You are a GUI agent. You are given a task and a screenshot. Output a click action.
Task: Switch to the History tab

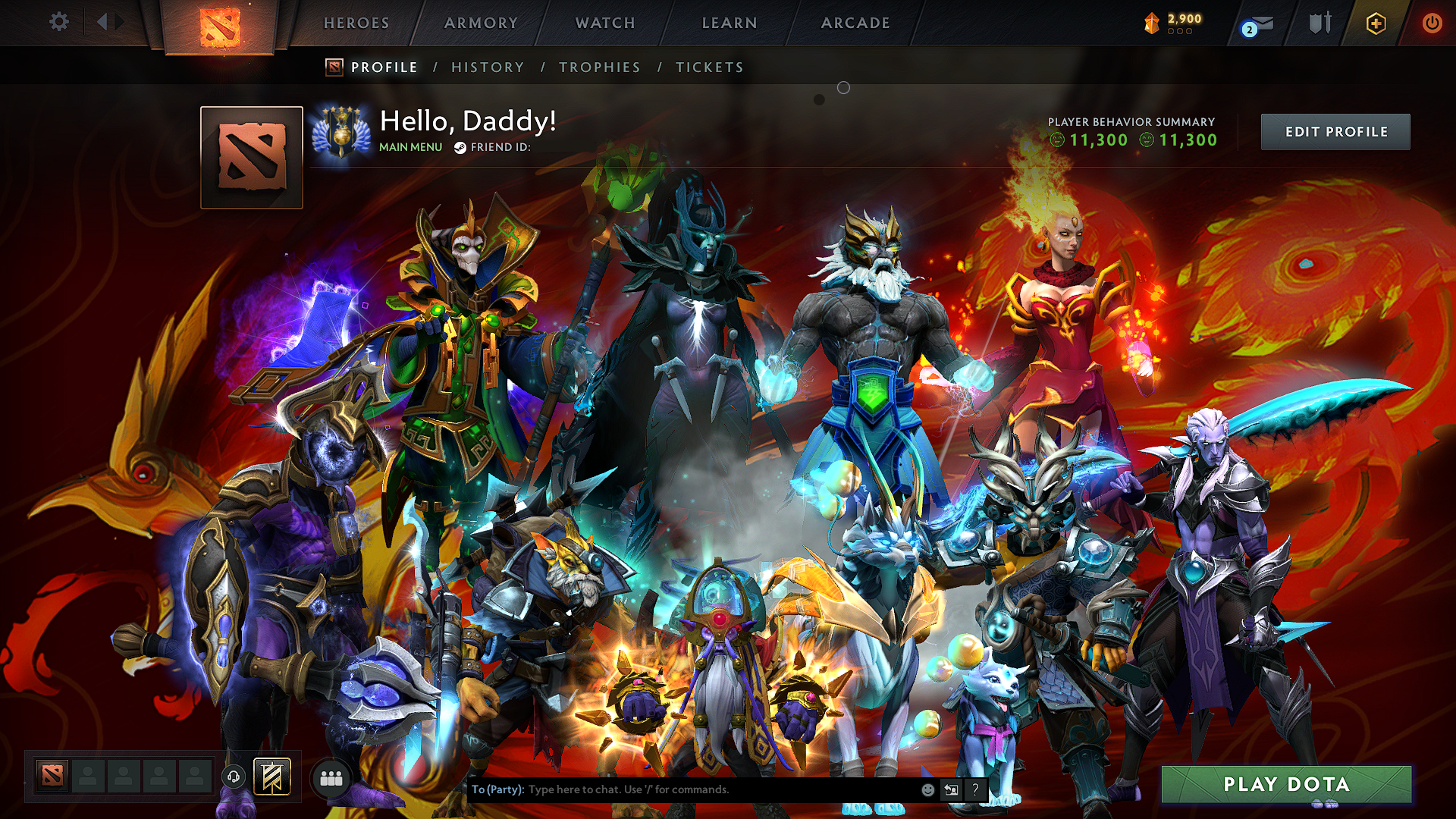pos(487,67)
